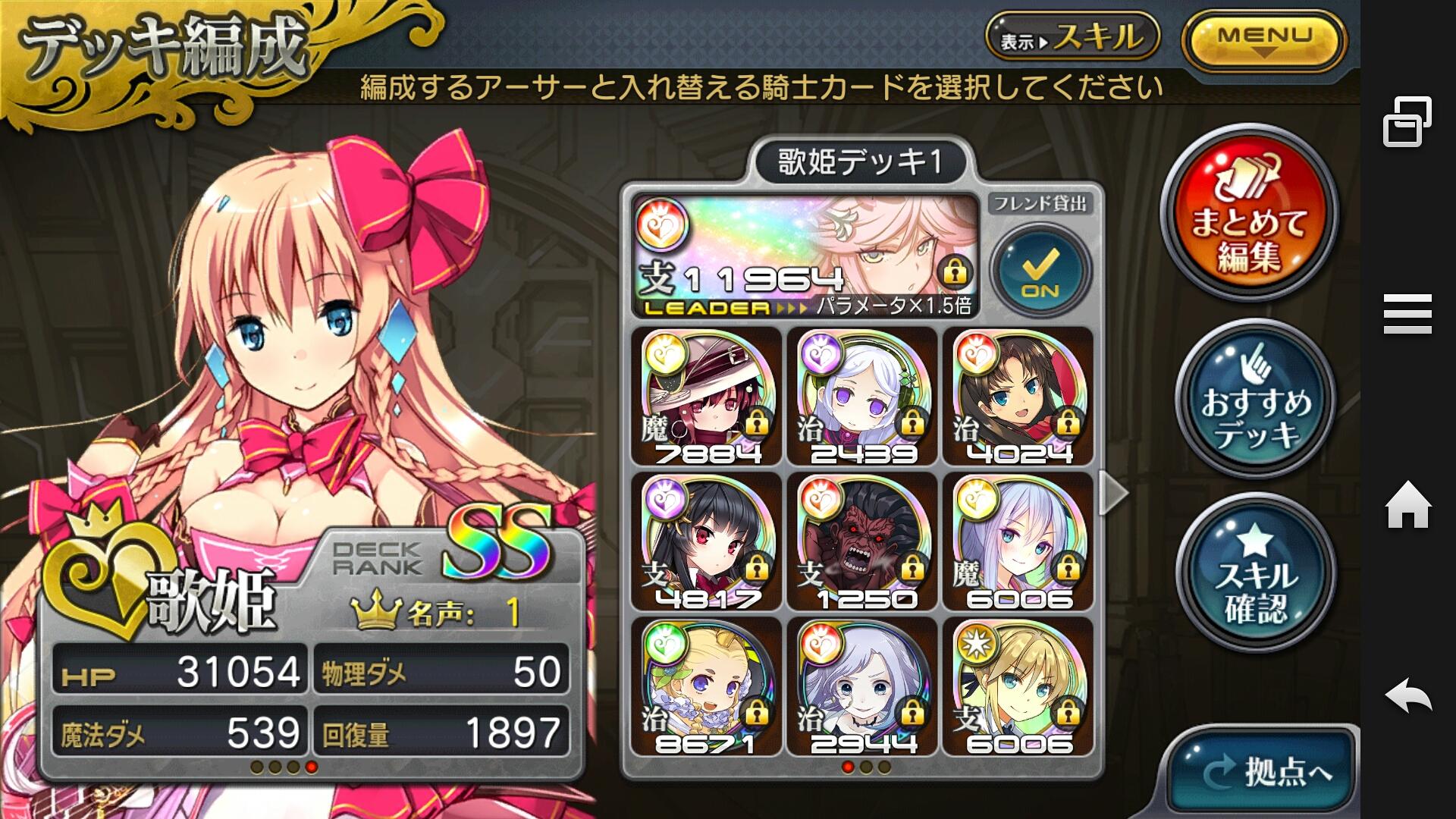
Task: Toggle the 表示 スキル display button
Action: point(1072,37)
